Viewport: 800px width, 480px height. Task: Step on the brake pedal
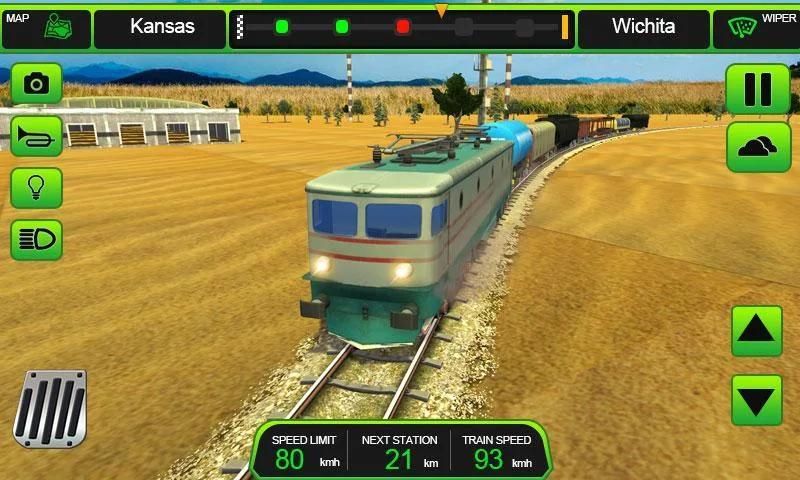point(50,408)
